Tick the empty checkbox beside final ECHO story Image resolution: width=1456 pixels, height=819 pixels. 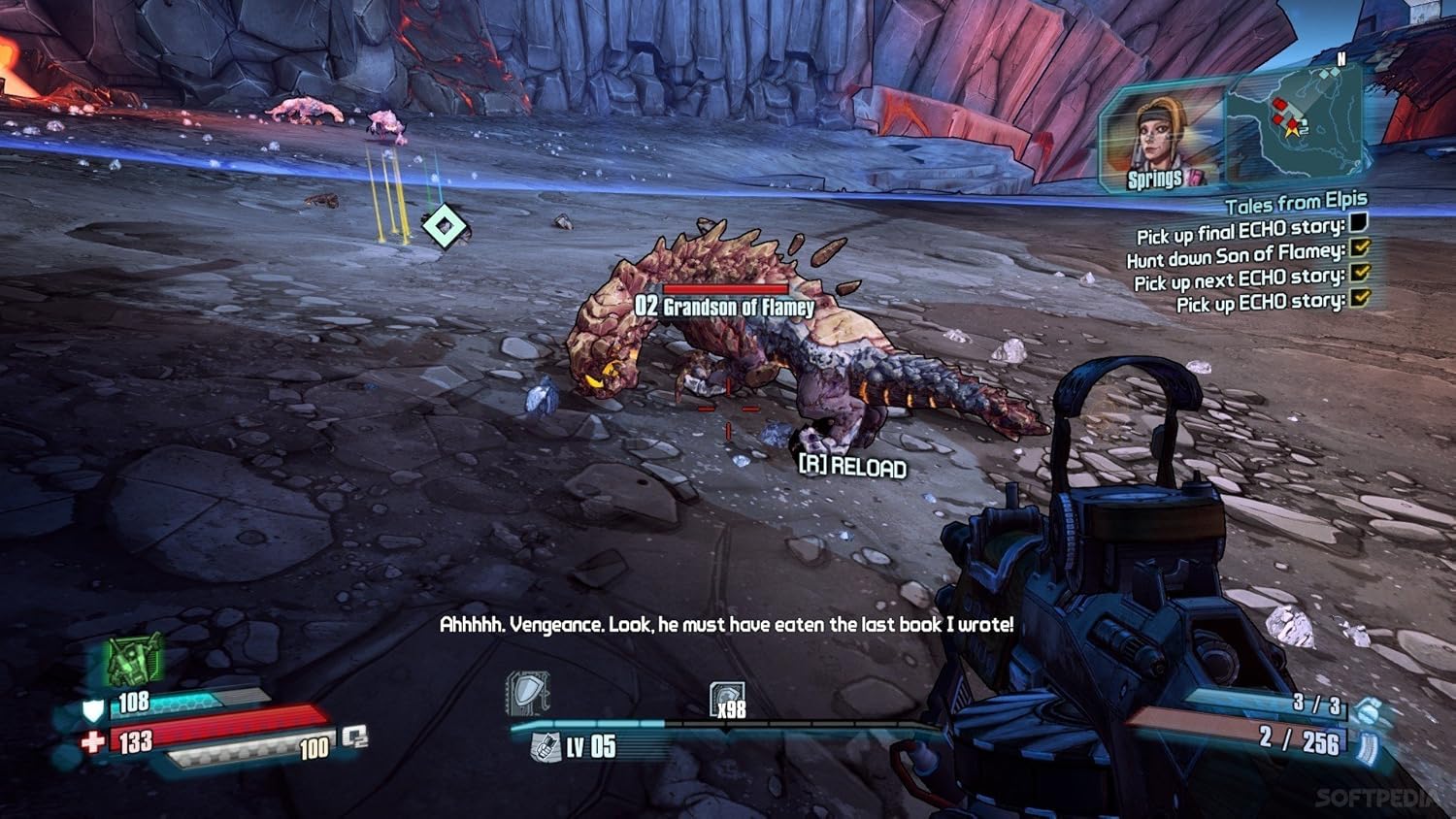coord(1359,224)
